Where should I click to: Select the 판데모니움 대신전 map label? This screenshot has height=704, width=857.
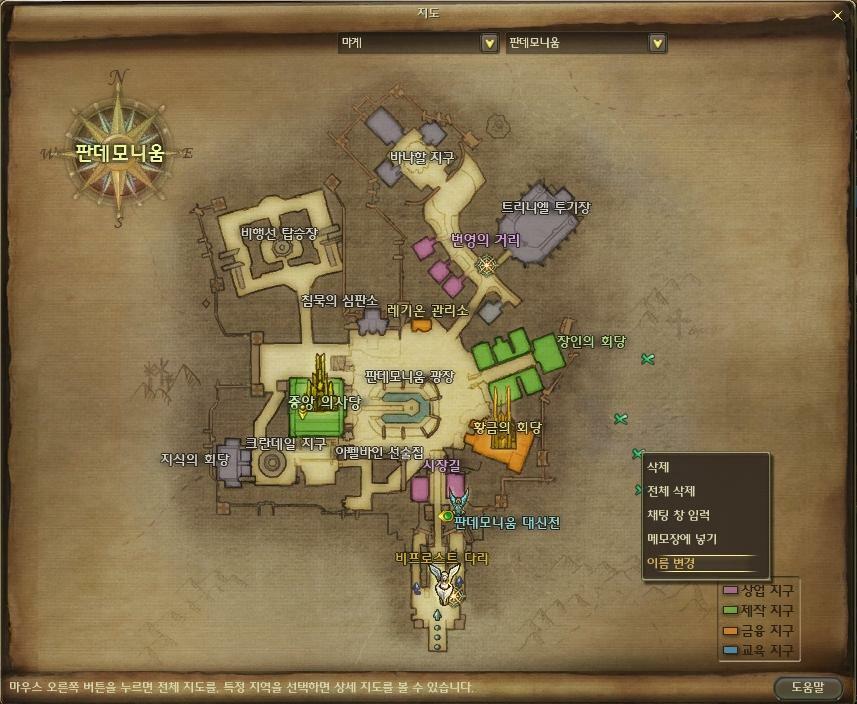[x=507, y=522]
